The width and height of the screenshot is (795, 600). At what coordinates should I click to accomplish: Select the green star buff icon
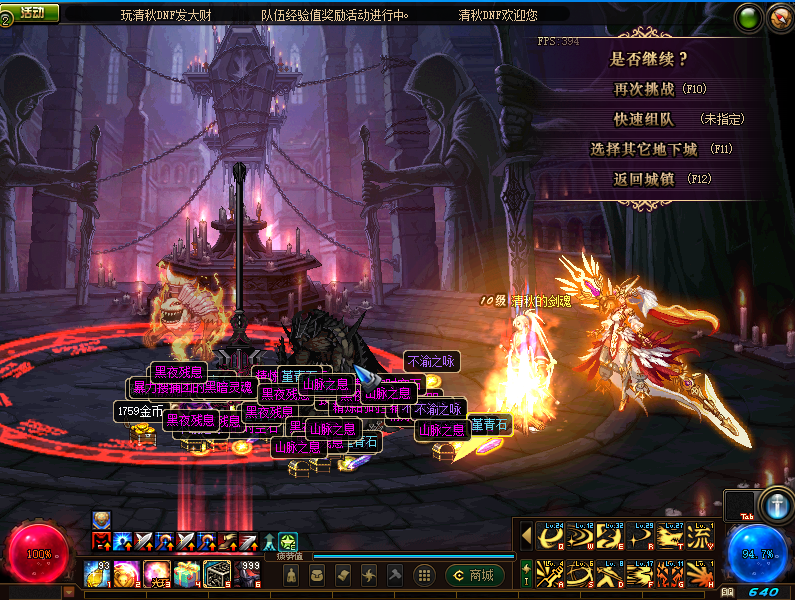pos(288,541)
